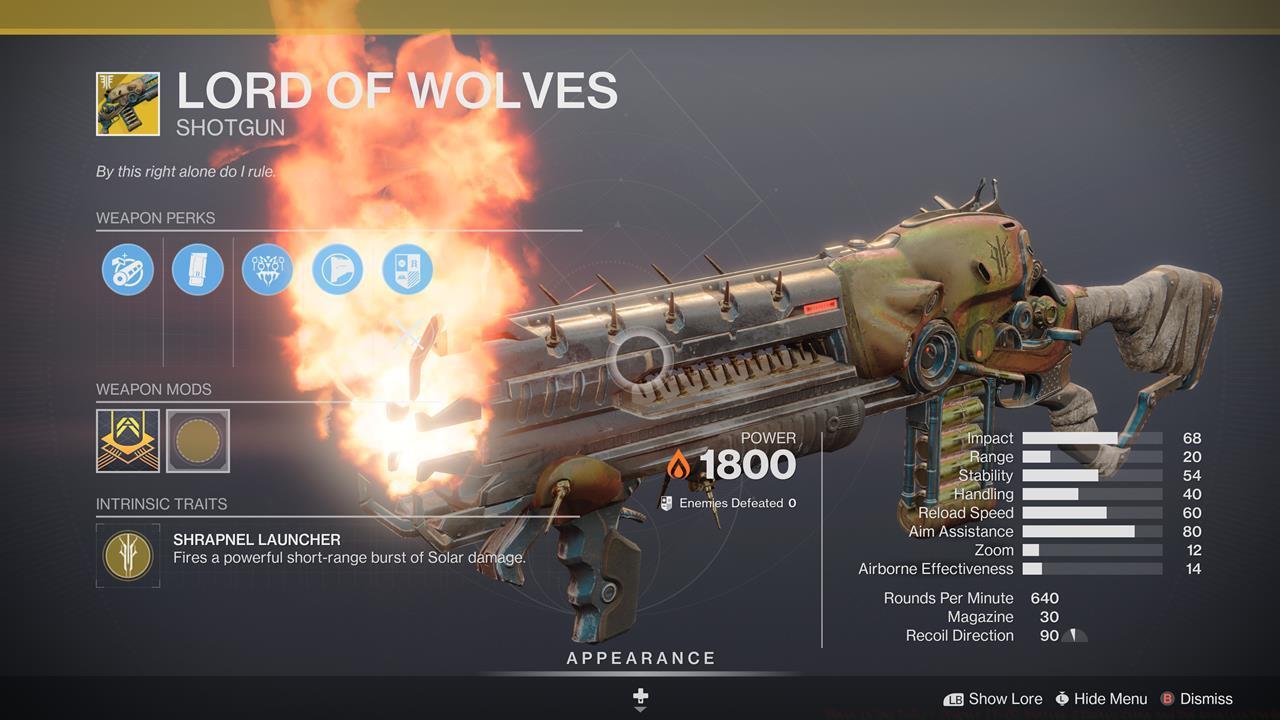Select the first weapon perk barrel icon
The height and width of the screenshot is (720, 1280).
127,268
